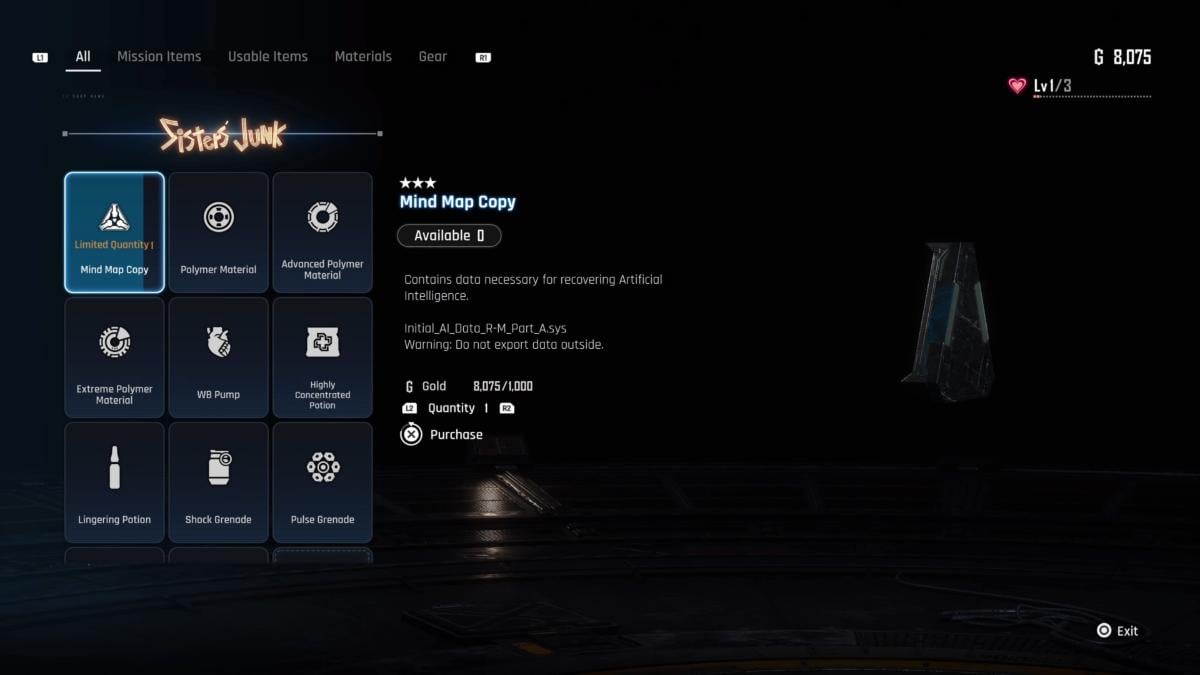Screen dimensions: 1200x675
Task: Pick the Shock Grenade item
Action: (x=218, y=482)
